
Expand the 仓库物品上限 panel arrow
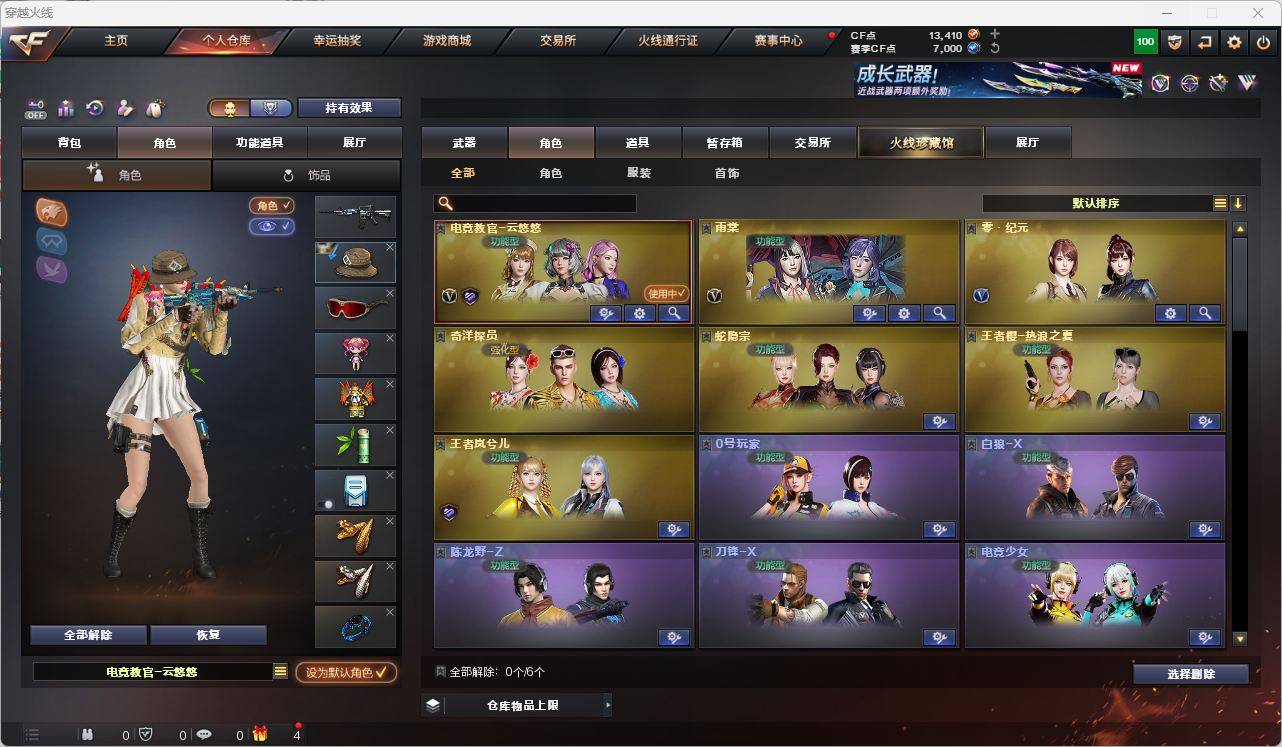coord(607,704)
